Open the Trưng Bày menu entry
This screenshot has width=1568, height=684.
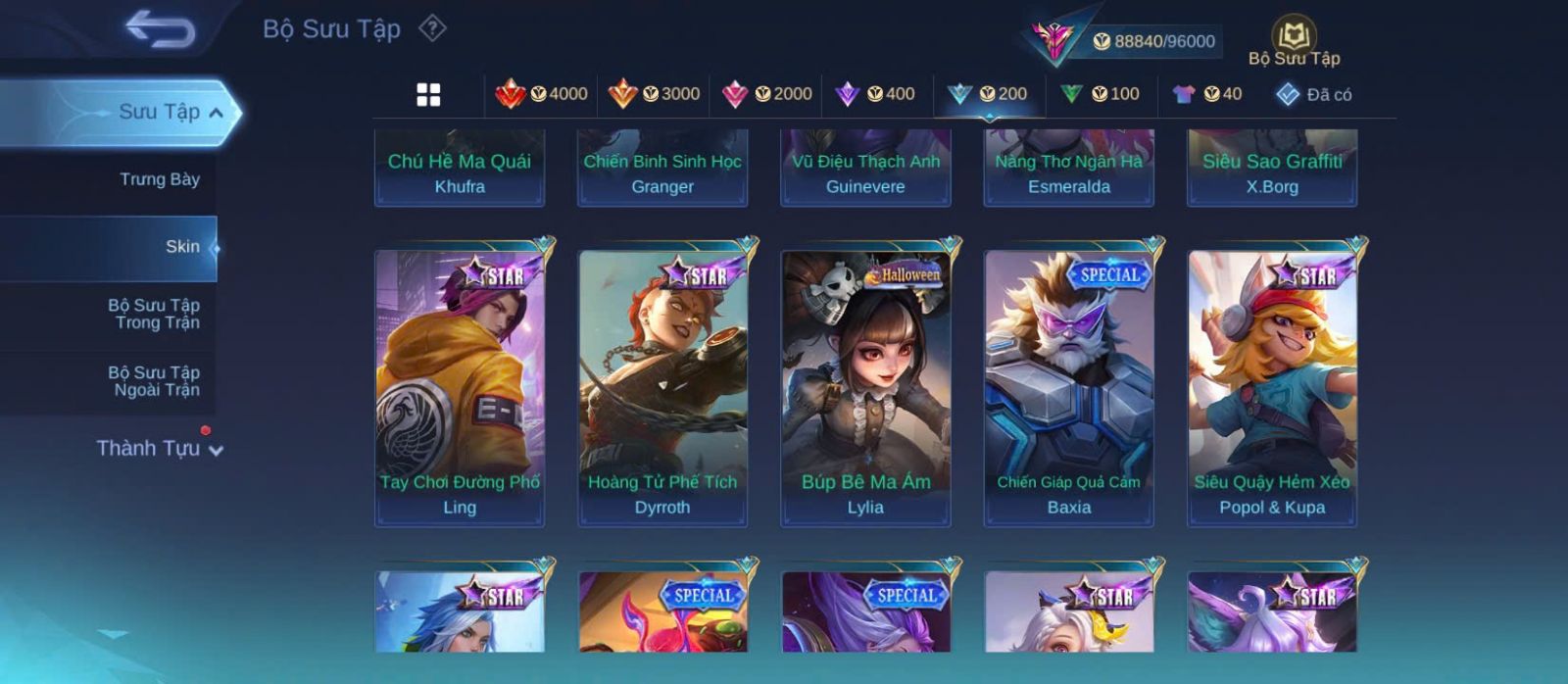159,179
